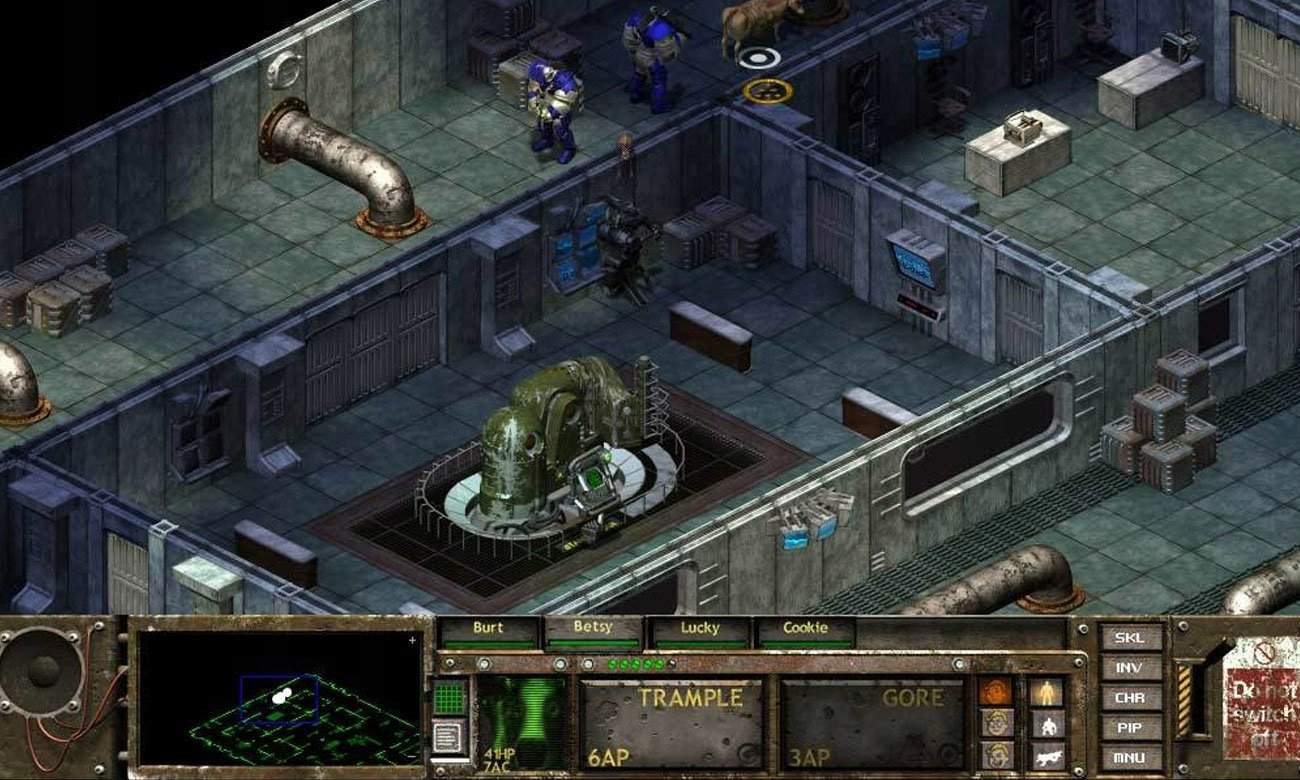The height and width of the screenshot is (780, 1300).
Task: Set the standing stance icon
Action: (x=1046, y=692)
